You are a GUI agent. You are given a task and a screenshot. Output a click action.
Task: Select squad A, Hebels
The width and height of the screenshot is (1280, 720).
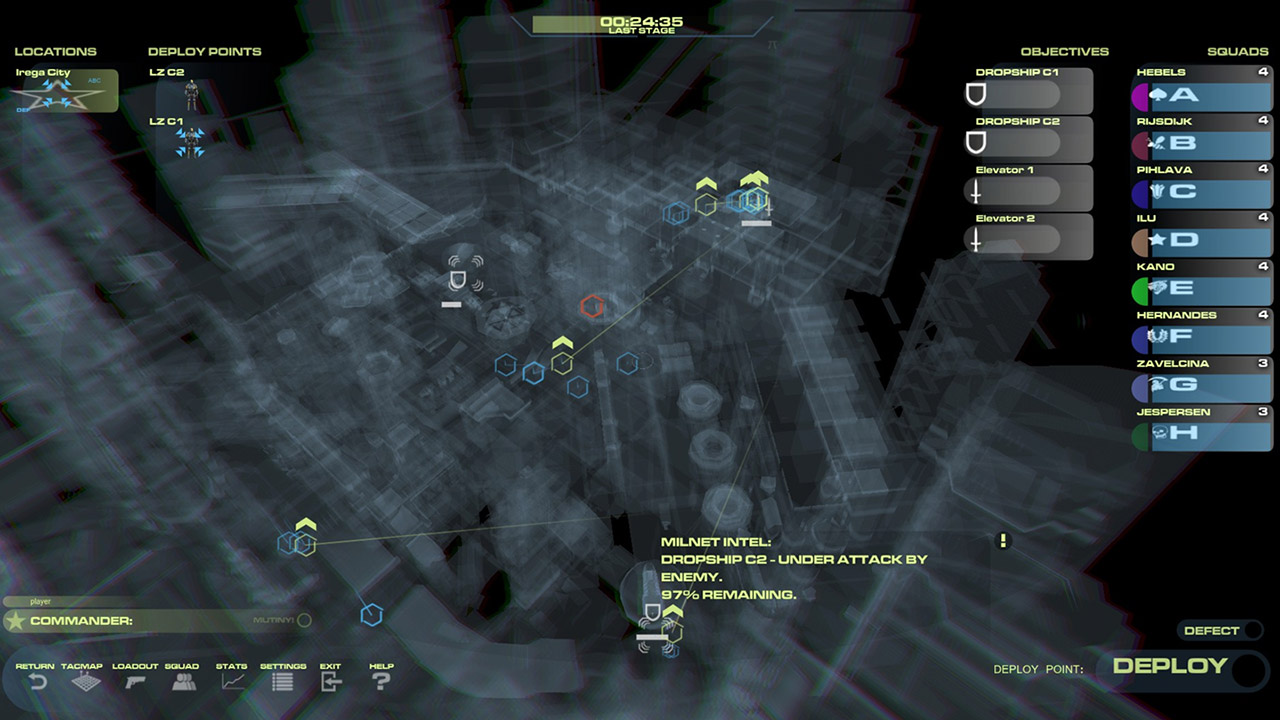point(1200,97)
